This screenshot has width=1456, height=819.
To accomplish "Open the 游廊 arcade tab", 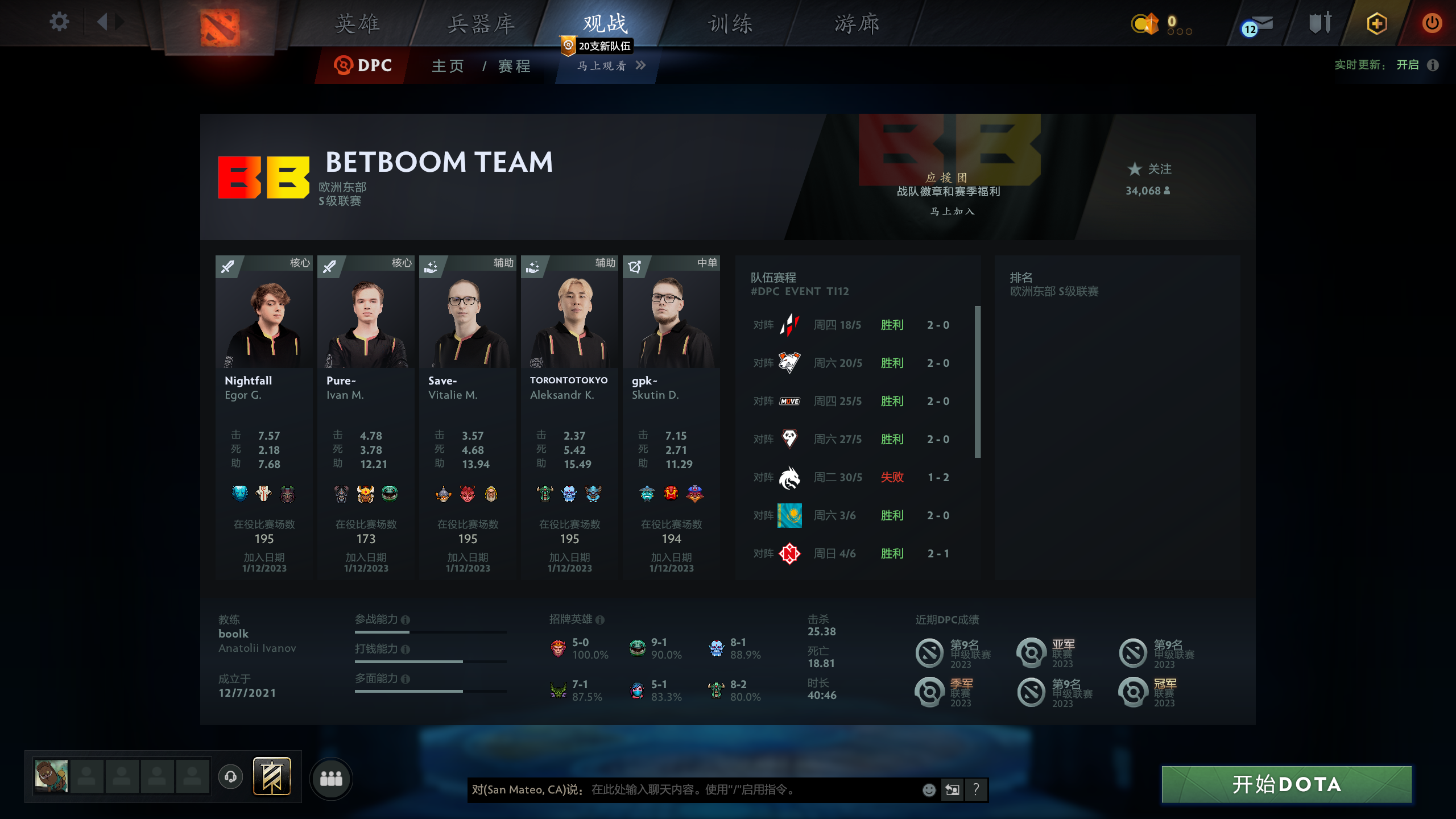I will 857,24.
